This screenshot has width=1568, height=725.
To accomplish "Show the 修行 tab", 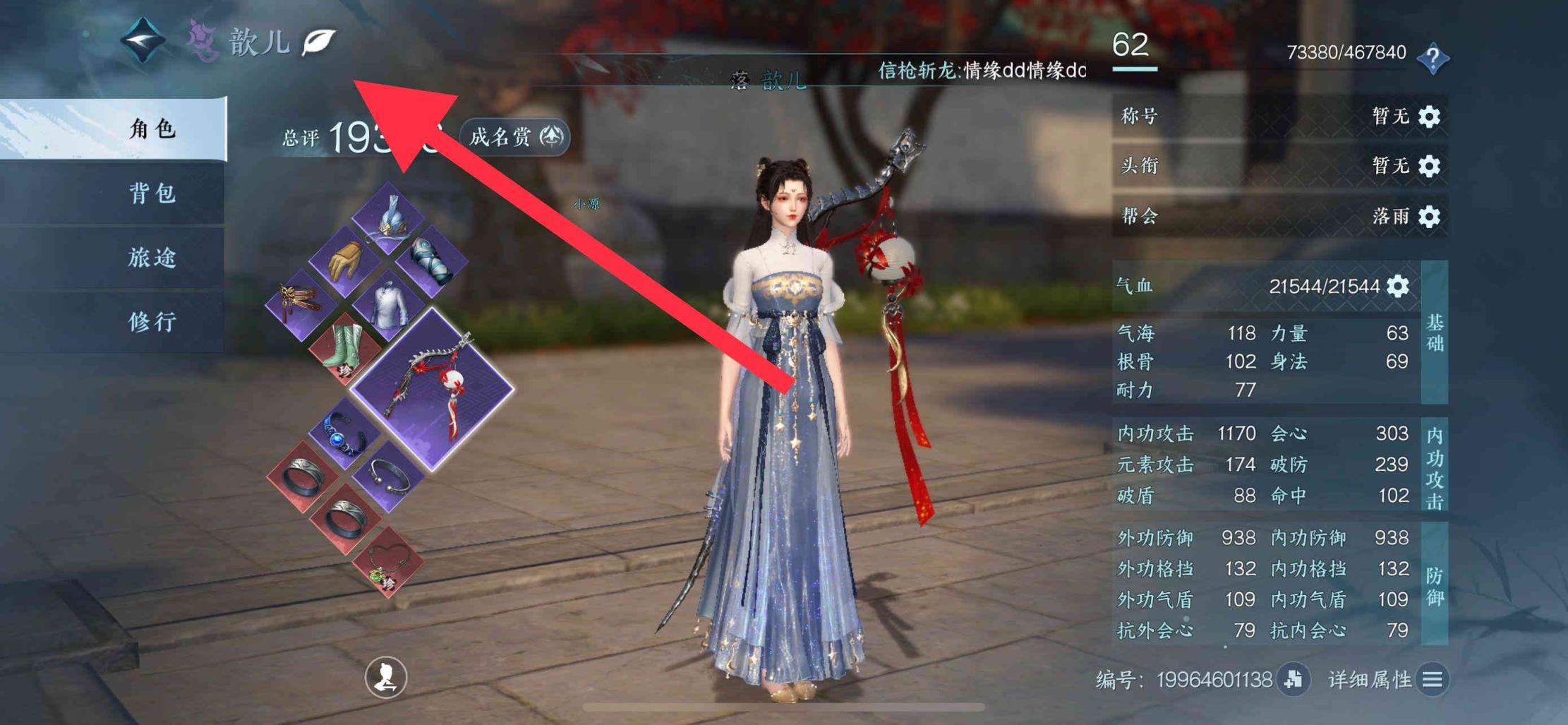I will coord(152,322).
